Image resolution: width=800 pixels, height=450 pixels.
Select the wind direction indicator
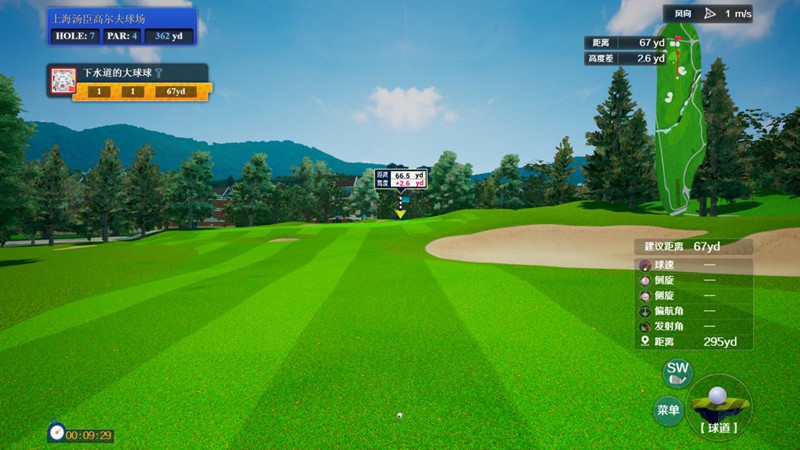pyautogui.click(x=711, y=13)
